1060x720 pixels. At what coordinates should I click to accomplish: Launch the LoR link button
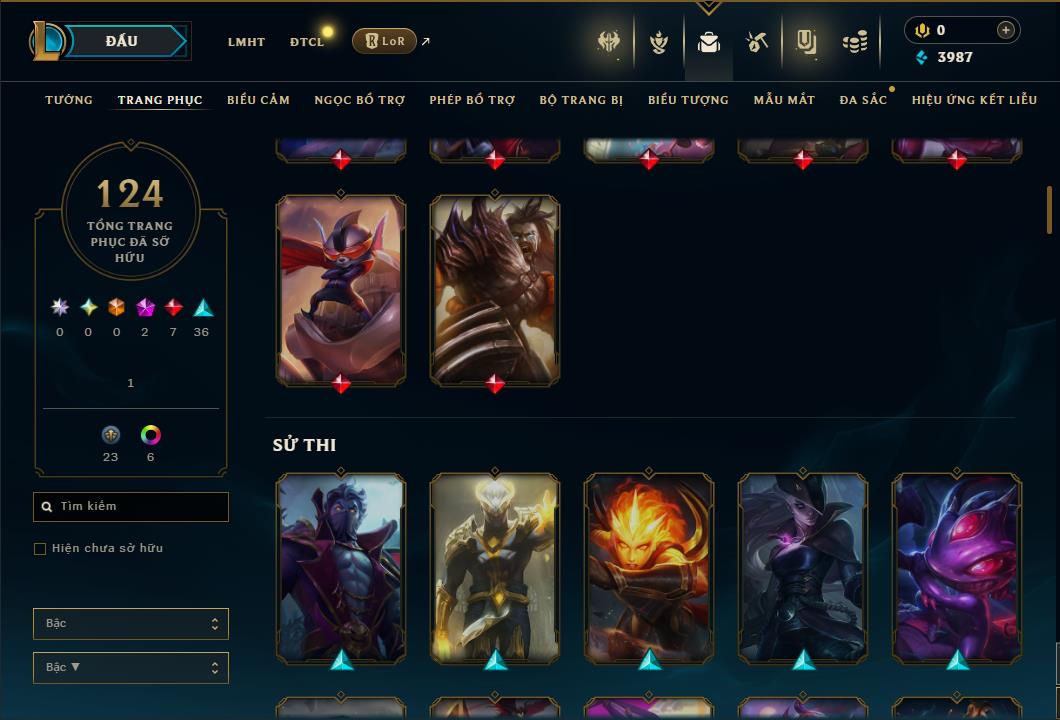click(384, 41)
